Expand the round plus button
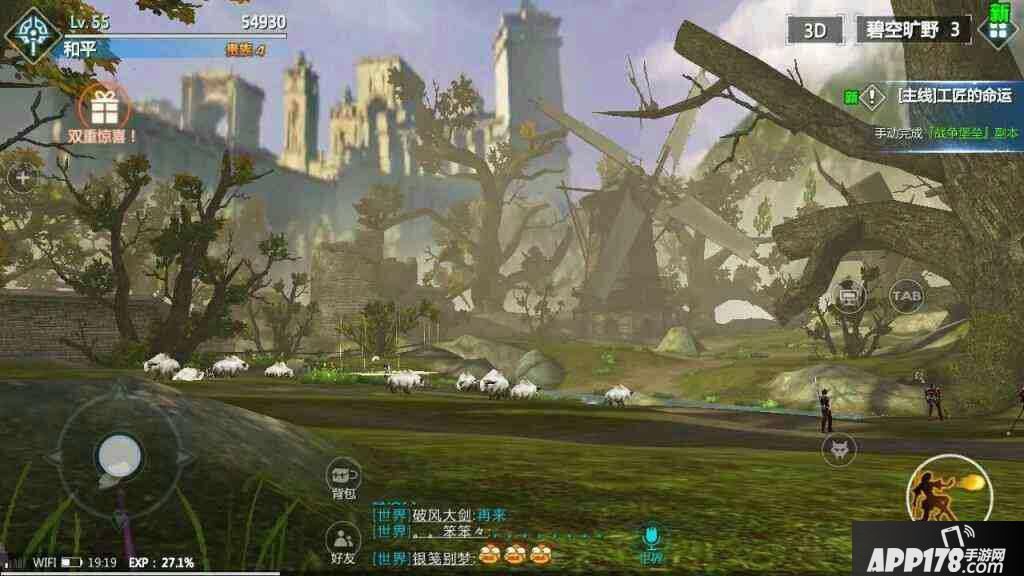 [x=22, y=179]
